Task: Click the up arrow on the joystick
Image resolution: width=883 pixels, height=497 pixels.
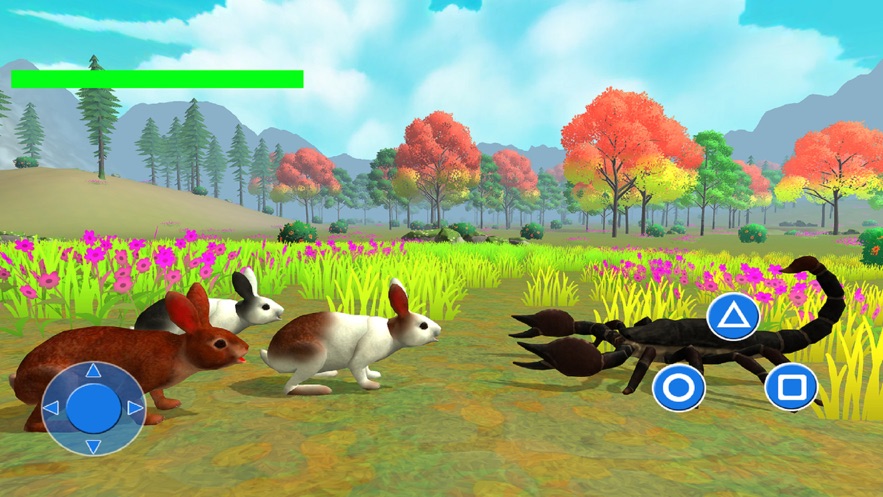Action: [93, 372]
